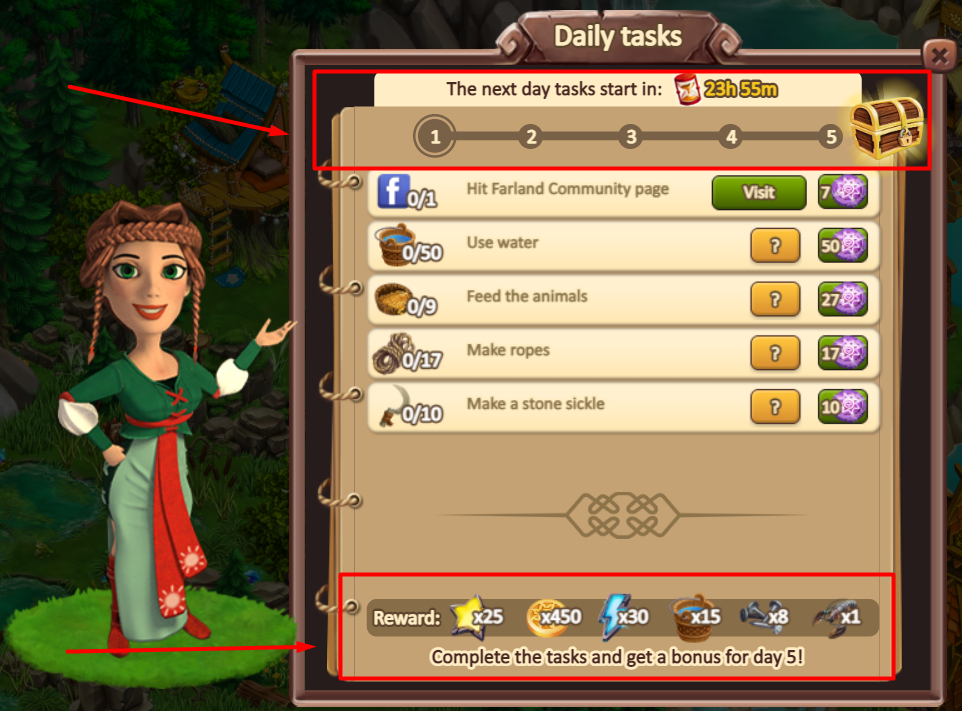
Task: Click the Facebook task icon
Action: tap(392, 191)
